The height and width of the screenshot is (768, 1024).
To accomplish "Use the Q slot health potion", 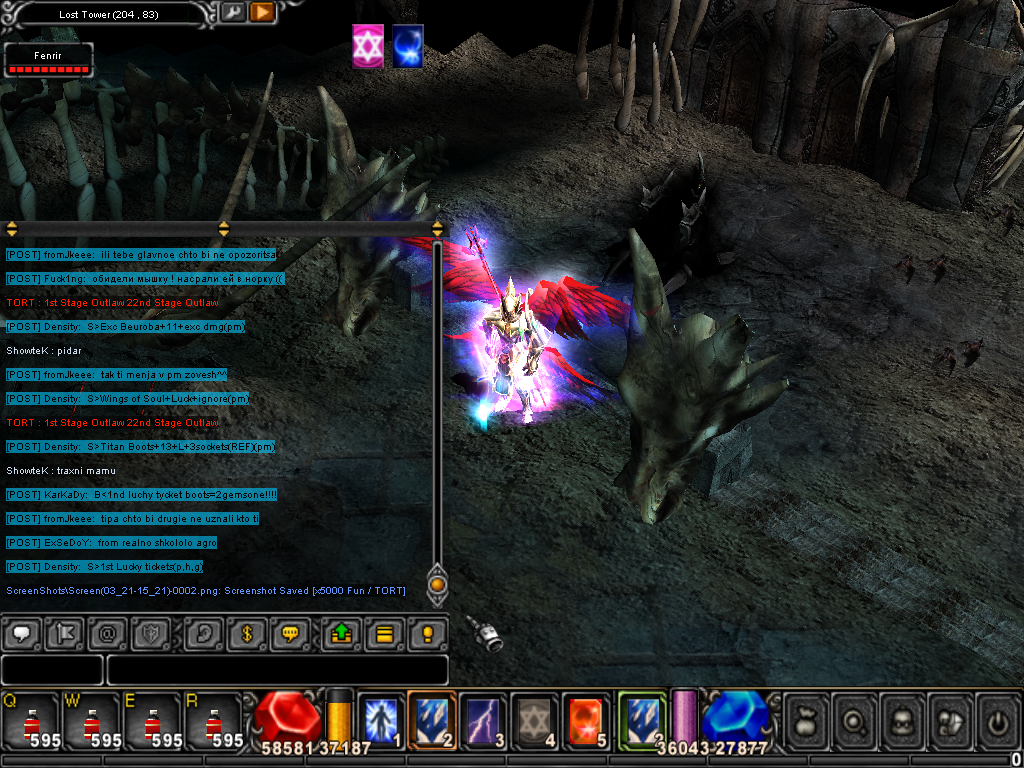I will pos(31,720).
